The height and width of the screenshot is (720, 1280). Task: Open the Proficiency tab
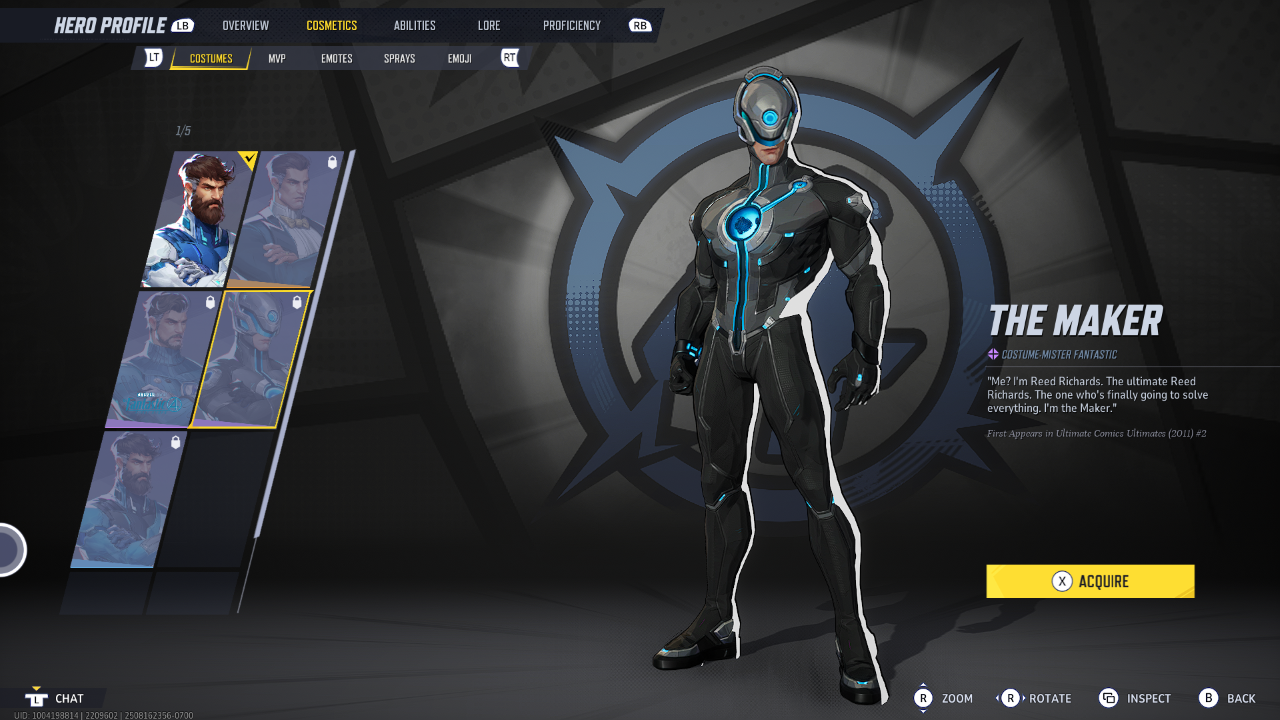click(572, 25)
